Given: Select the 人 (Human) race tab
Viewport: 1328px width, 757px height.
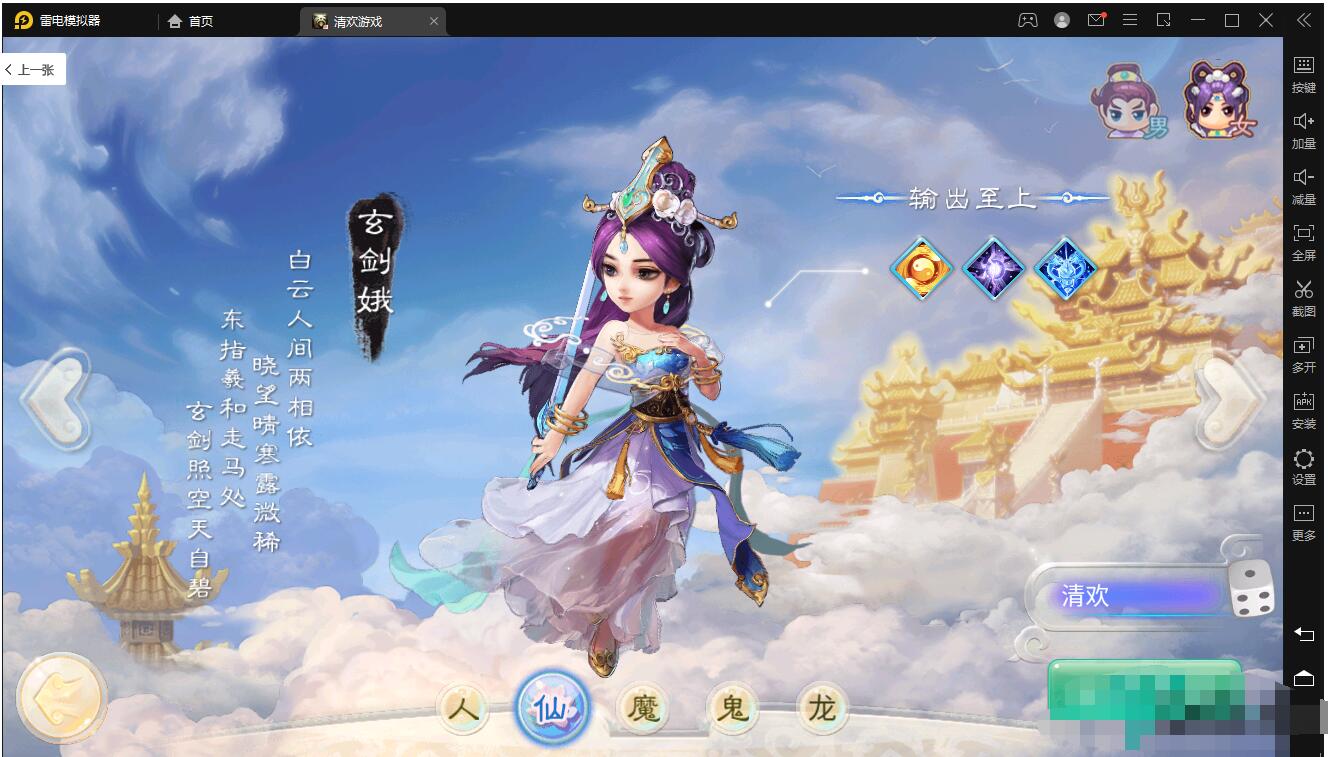Looking at the screenshot, I should (463, 709).
